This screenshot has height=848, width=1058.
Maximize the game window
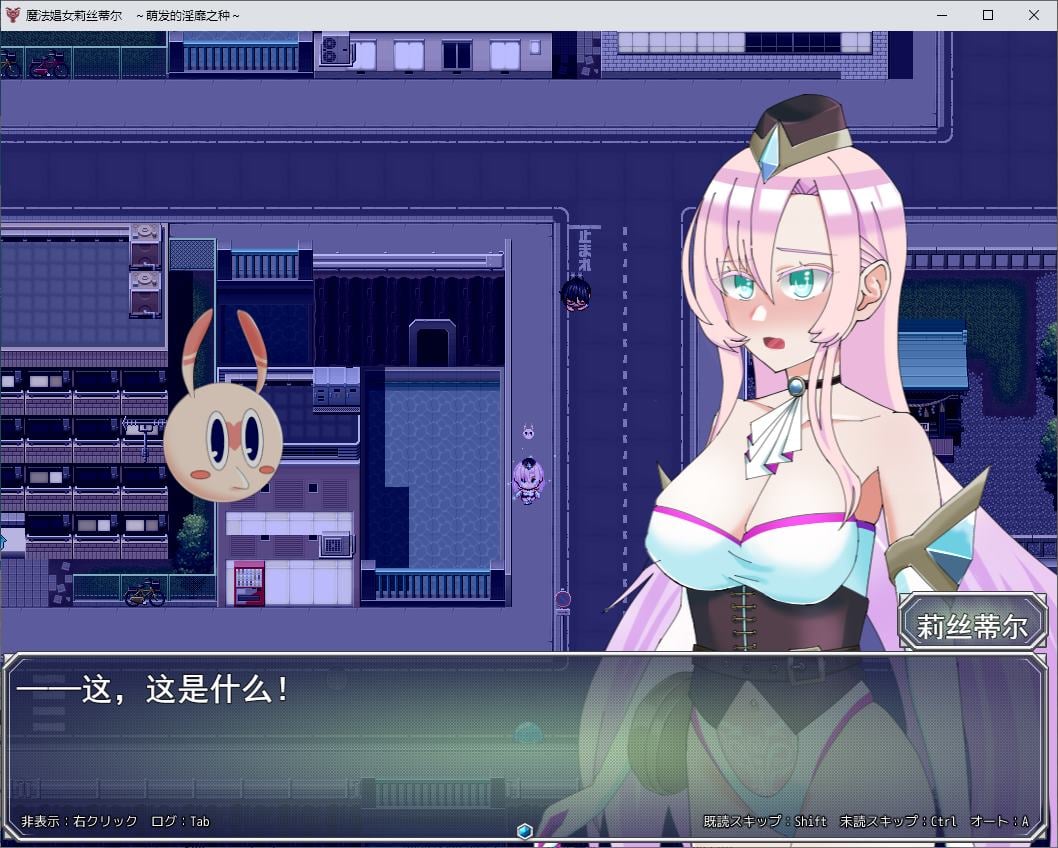click(x=988, y=15)
